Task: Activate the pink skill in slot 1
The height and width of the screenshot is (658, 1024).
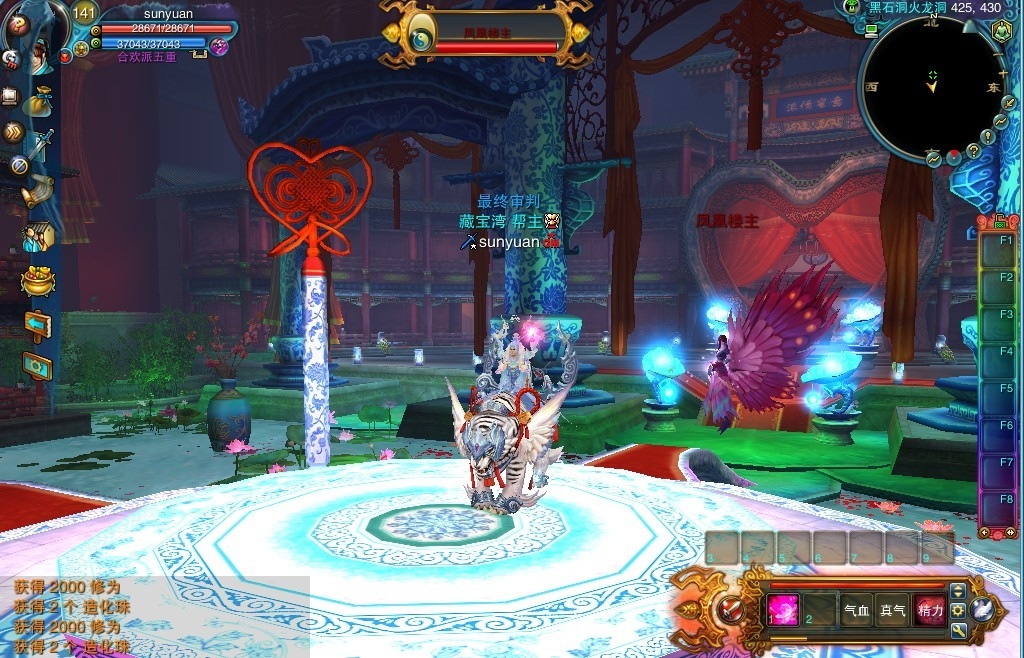Action: pyautogui.click(x=783, y=609)
